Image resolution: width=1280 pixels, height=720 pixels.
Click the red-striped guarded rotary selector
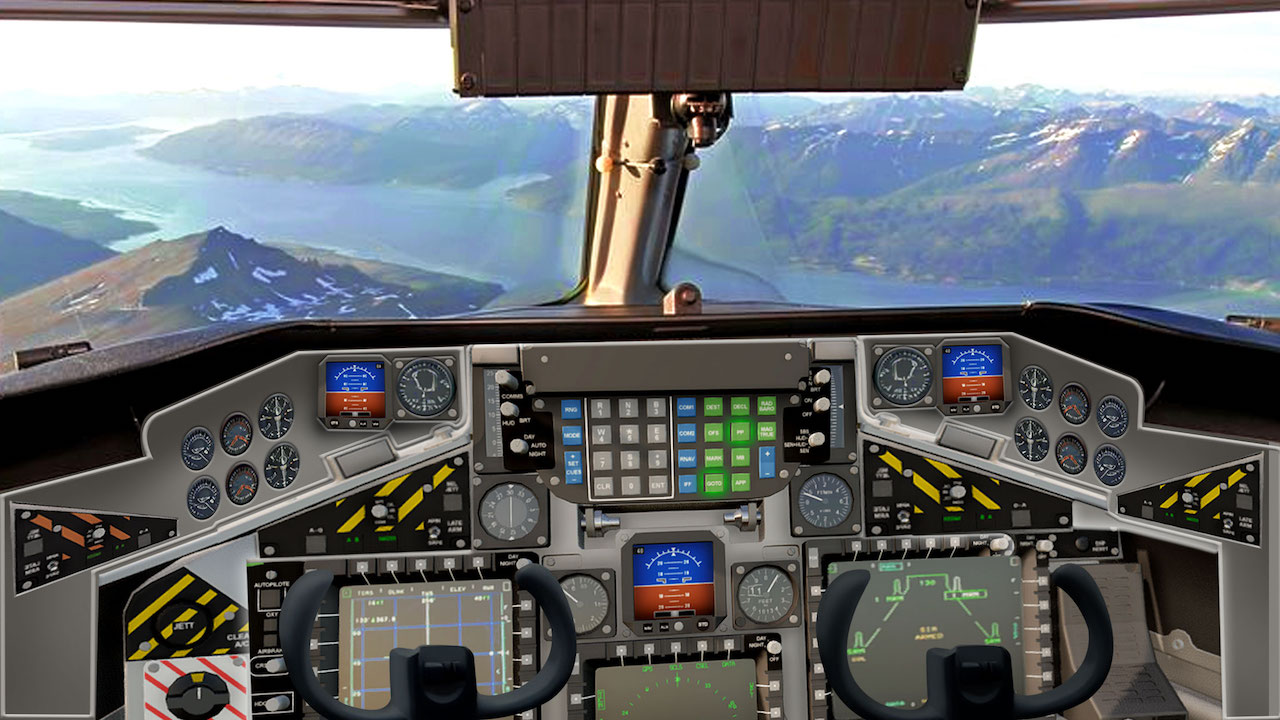click(x=199, y=693)
